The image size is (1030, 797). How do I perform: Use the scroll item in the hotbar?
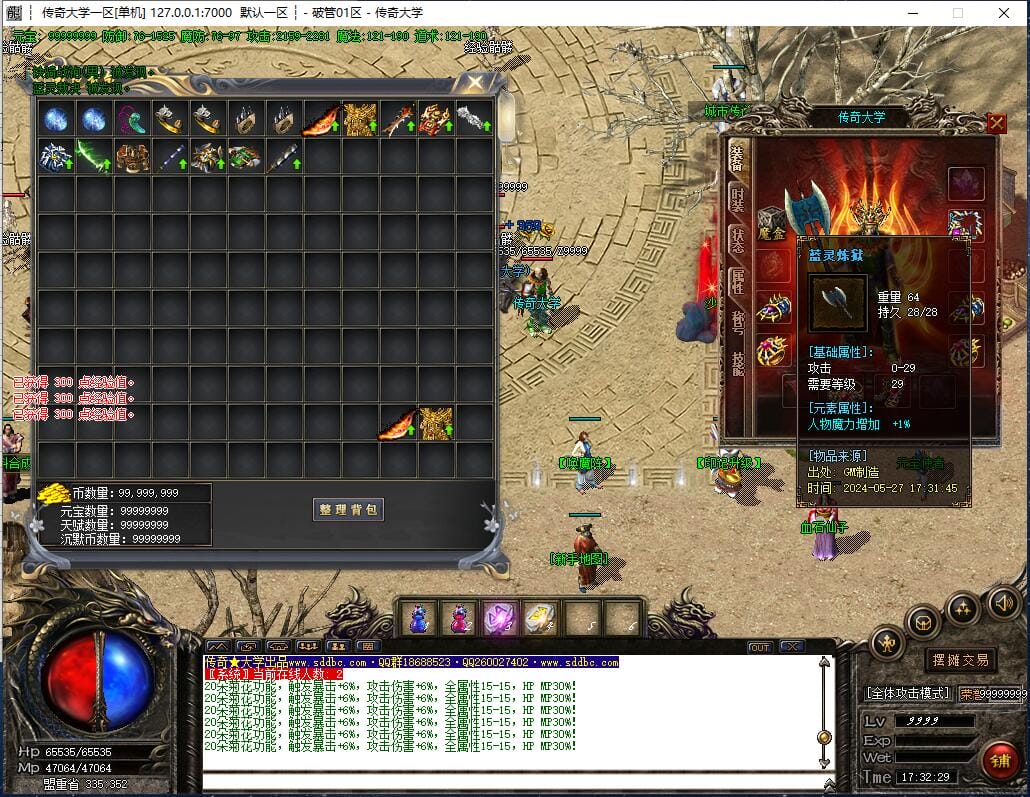(x=540, y=618)
